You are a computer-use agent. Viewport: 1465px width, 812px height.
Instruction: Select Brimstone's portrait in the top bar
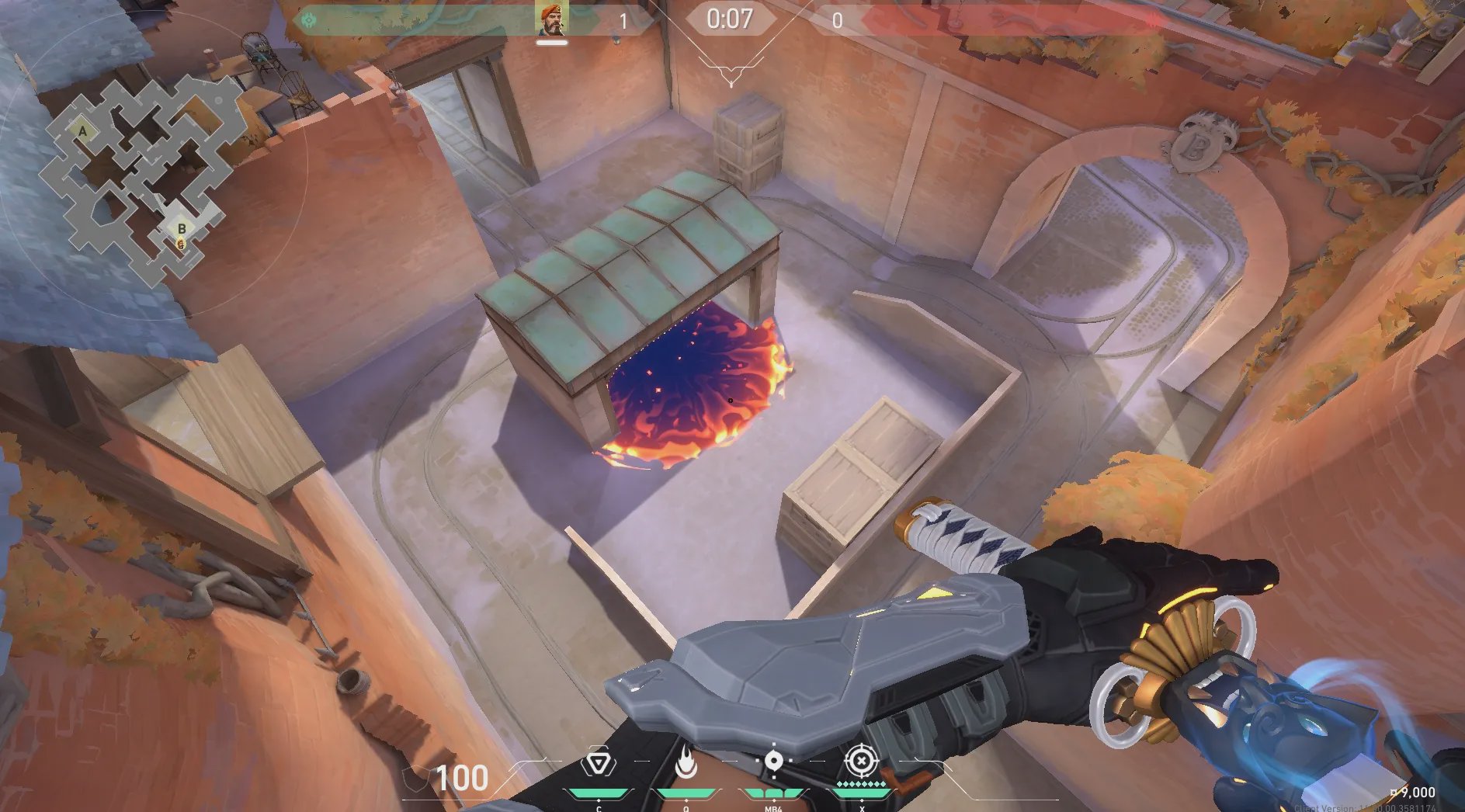(x=552, y=19)
